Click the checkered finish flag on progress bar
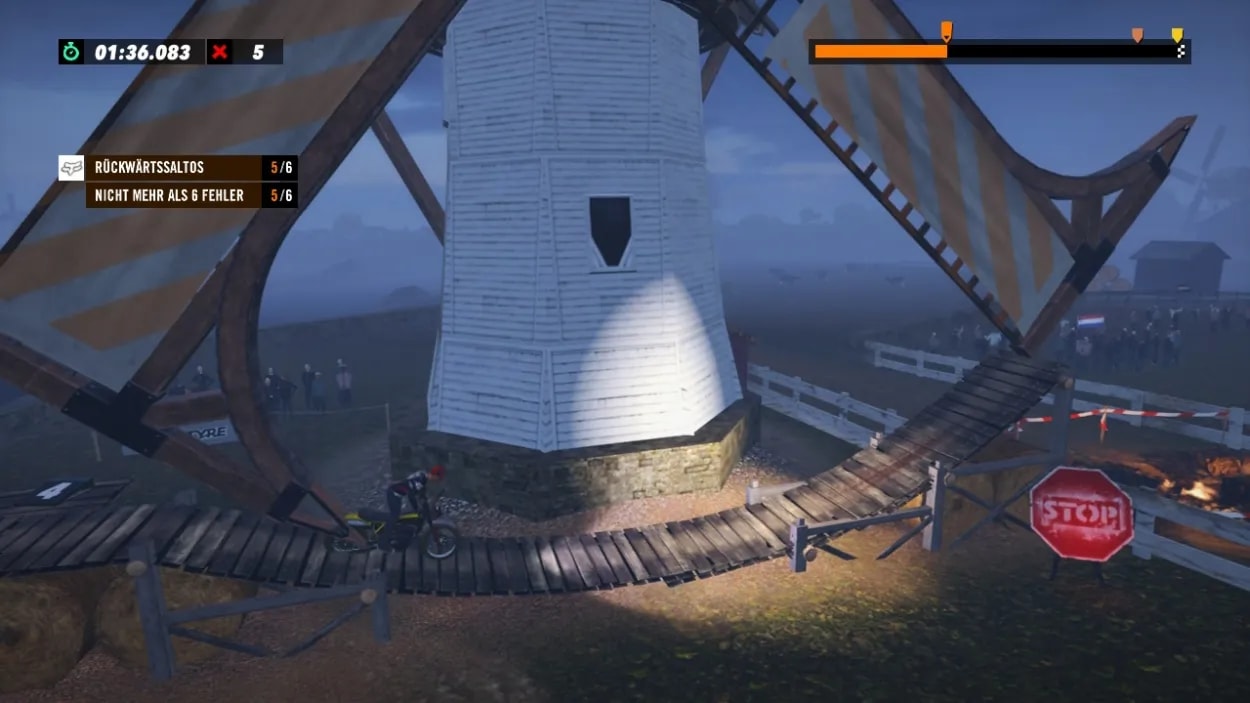1250x703 pixels. tap(1182, 52)
